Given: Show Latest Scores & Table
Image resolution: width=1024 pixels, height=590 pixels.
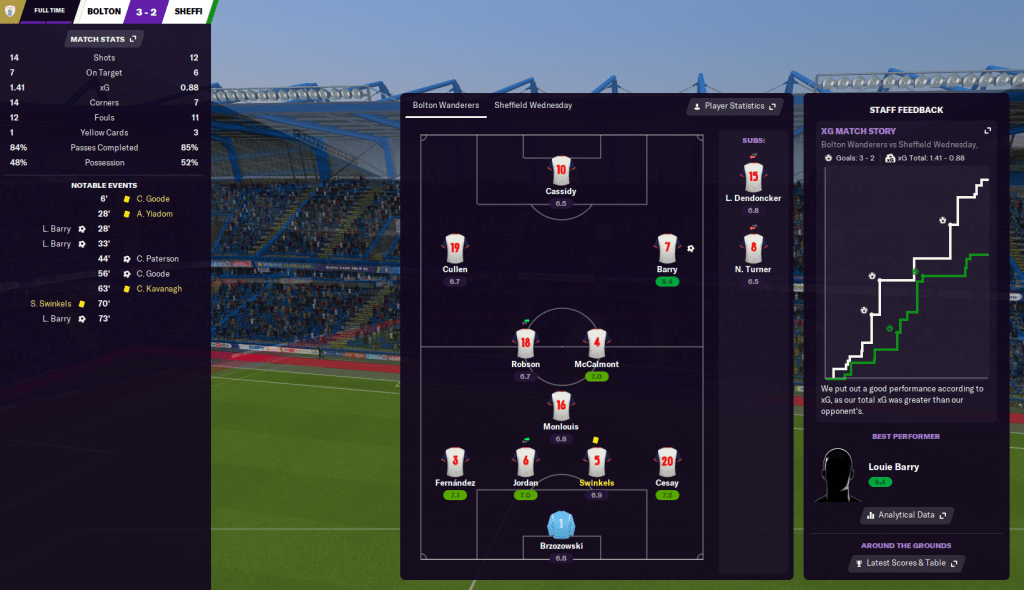Looking at the screenshot, I should pyautogui.click(x=907, y=563).
